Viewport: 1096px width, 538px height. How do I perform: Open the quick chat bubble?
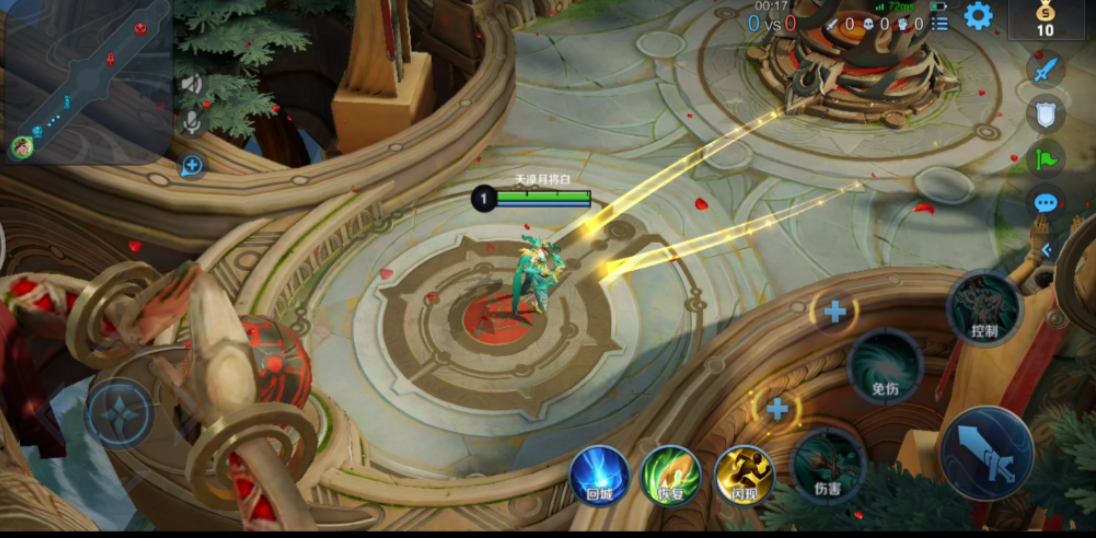1045,203
